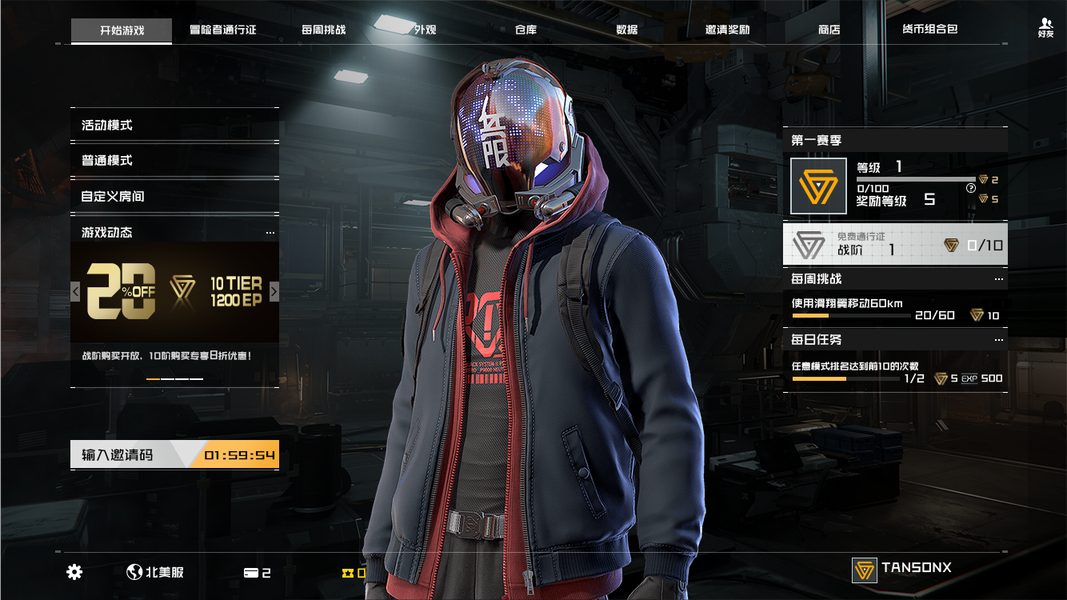Select 活动模式 event mode
This screenshot has height=600, width=1067.
174,125
